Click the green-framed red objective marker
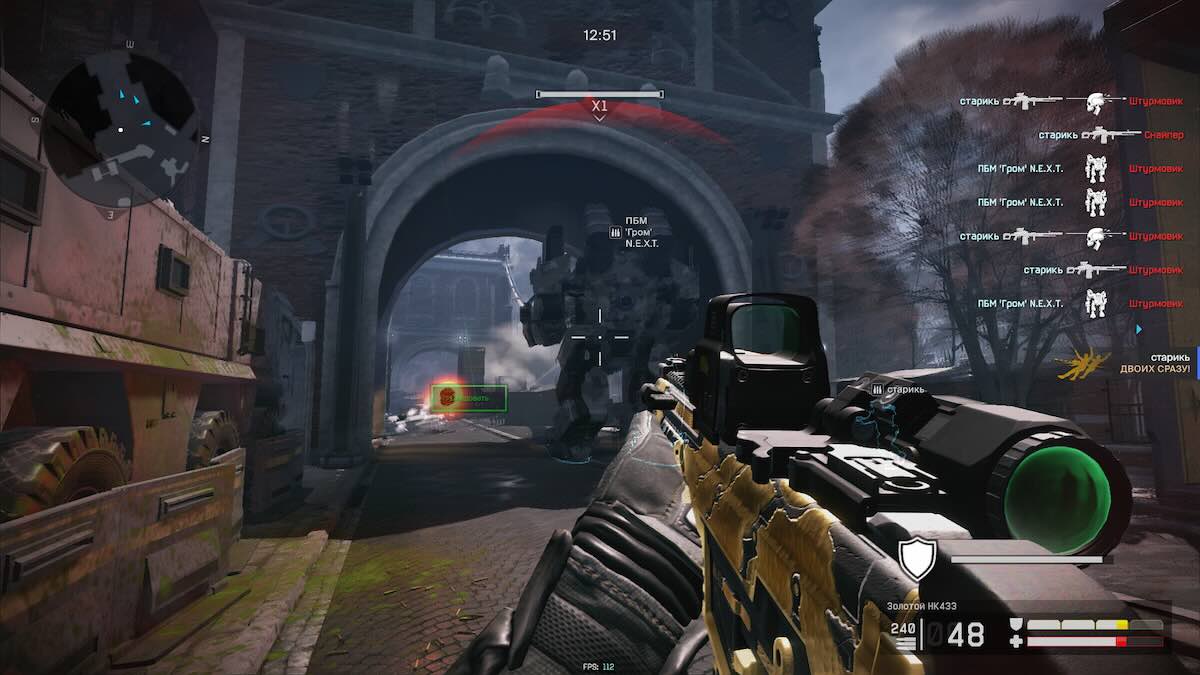 coord(468,398)
